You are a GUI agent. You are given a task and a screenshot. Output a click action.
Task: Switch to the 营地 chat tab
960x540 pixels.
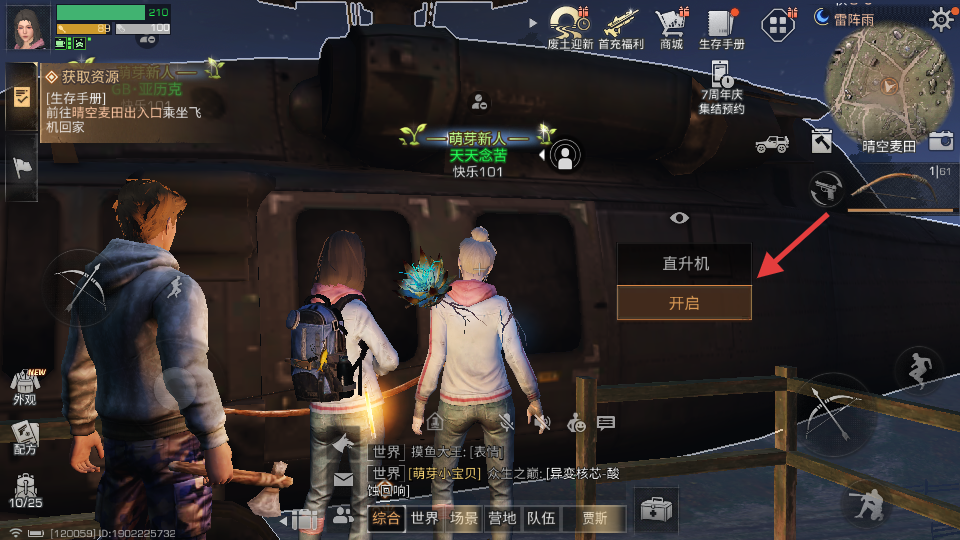502,518
